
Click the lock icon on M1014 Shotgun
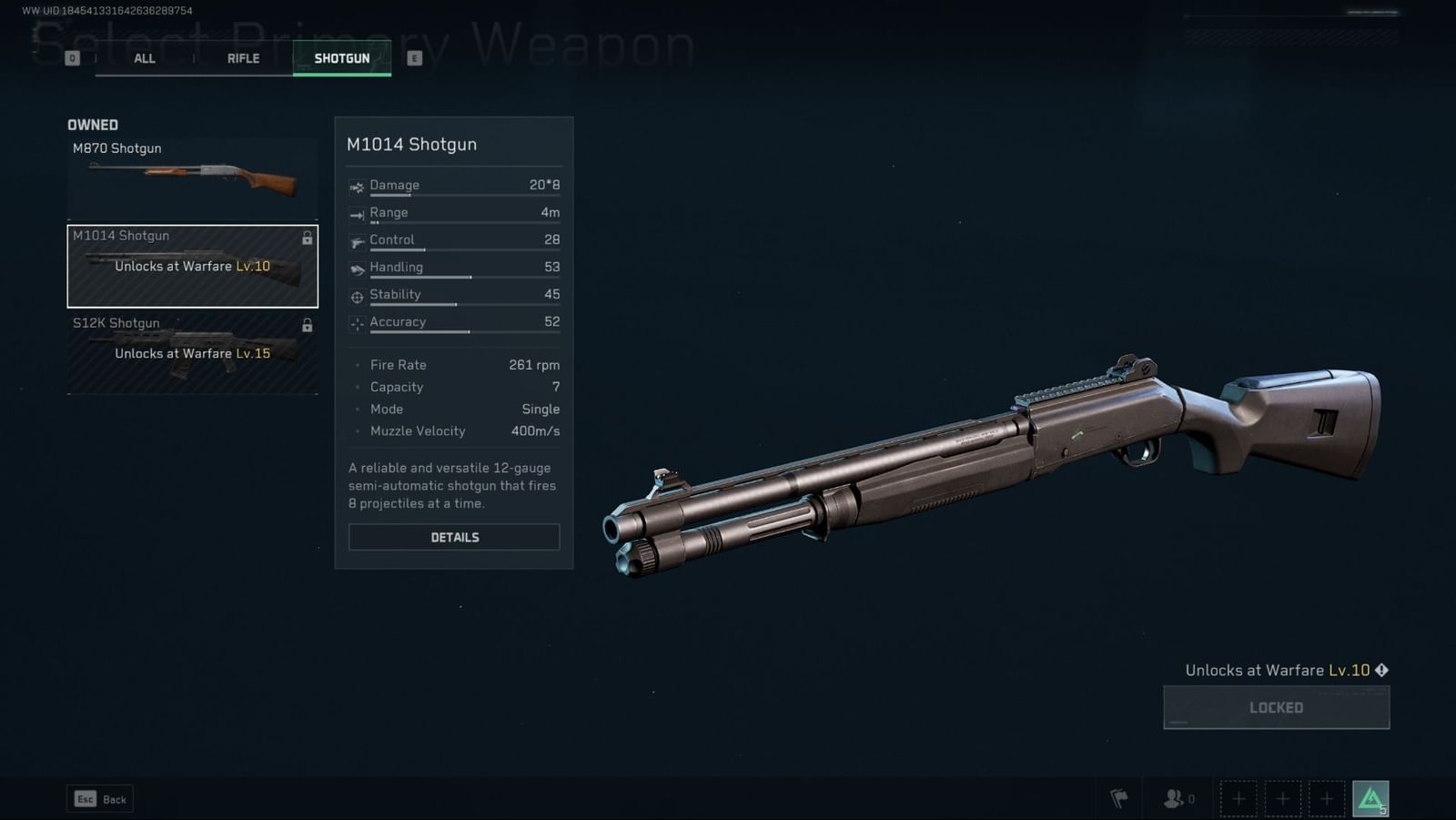pos(307,238)
